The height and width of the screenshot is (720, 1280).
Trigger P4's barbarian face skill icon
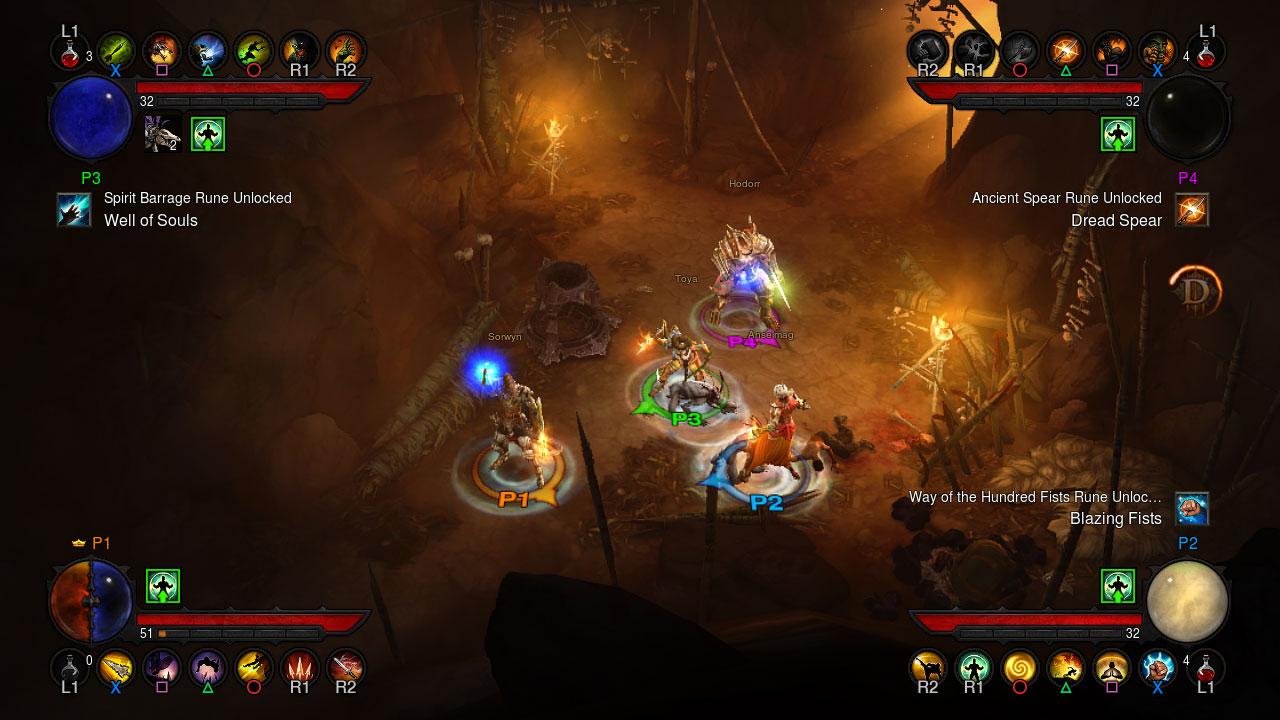click(x=1158, y=50)
